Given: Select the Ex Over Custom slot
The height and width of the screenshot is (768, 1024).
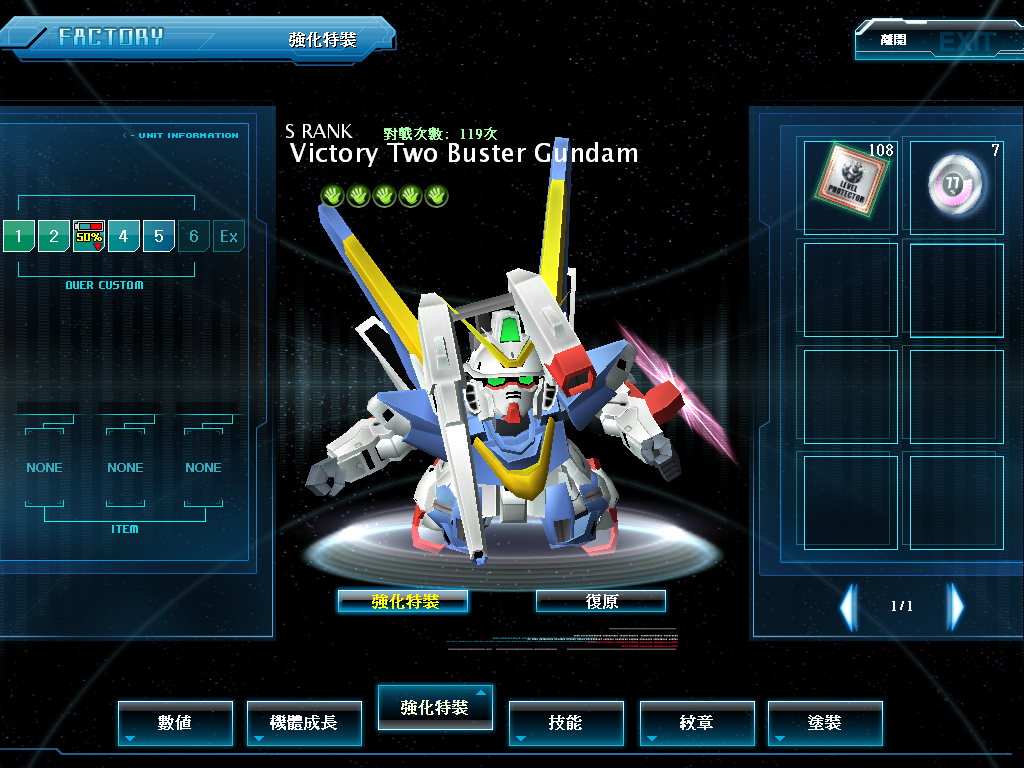Looking at the screenshot, I should coord(229,237).
